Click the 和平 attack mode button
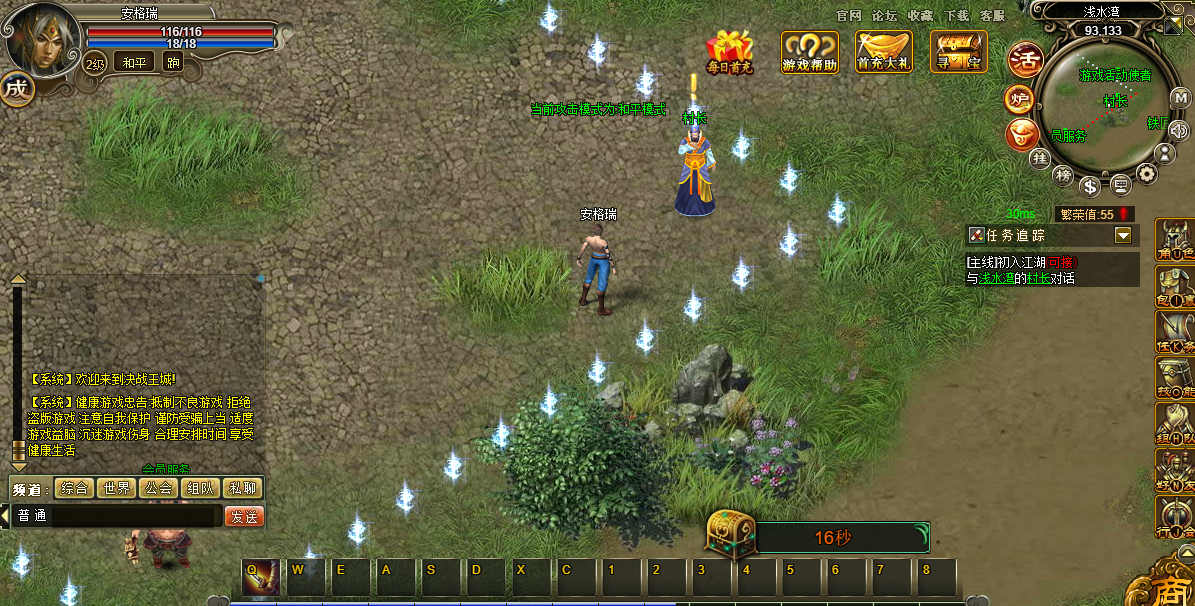Image resolution: width=1195 pixels, height=606 pixels. tap(133, 63)
